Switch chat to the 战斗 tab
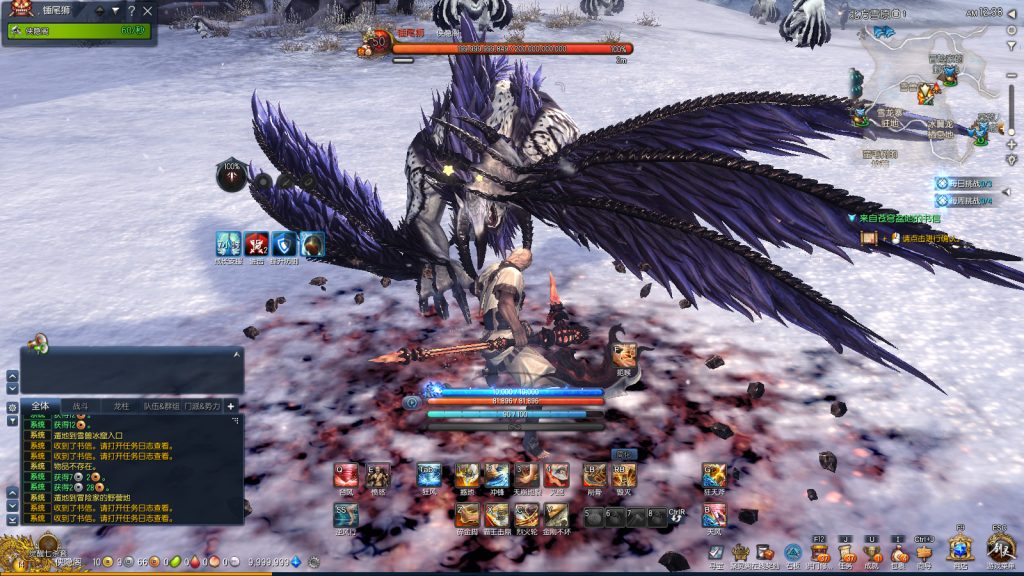Viewport: 1024px width, 576px height. [81, 406]
